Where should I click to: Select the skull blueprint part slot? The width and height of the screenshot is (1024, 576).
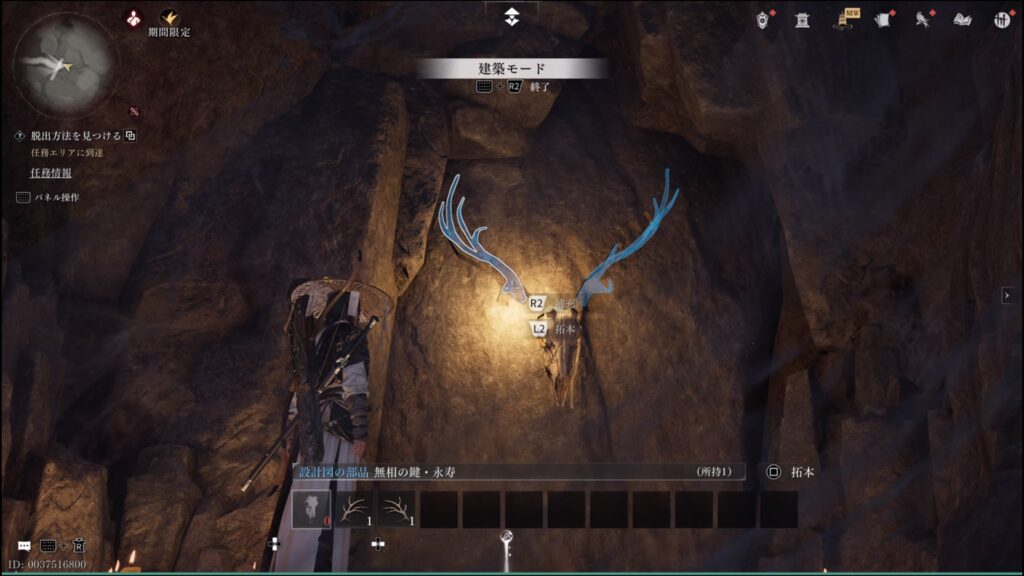pos(311,509)
